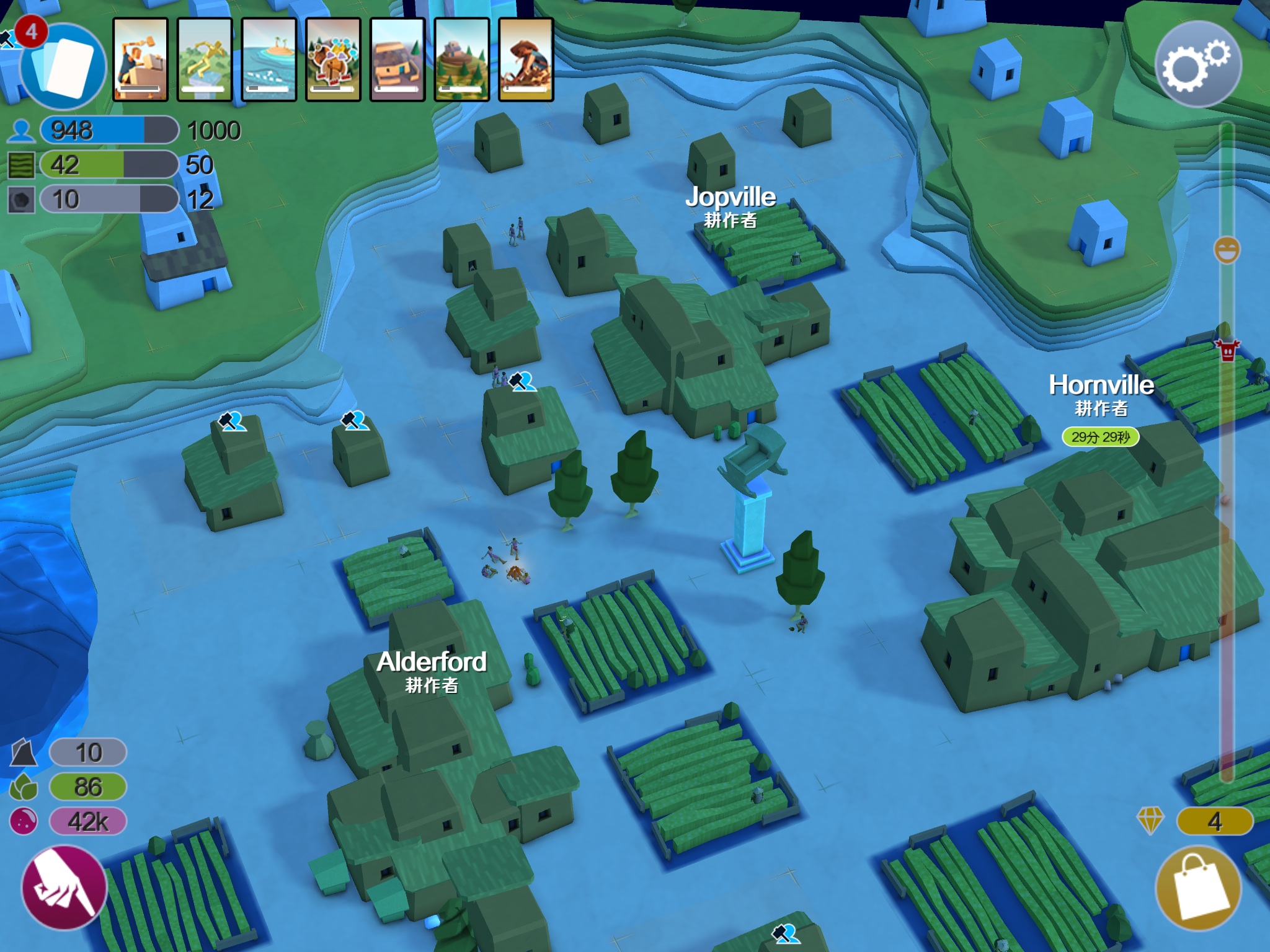Pick the sticker-covered chest card

[x=334, y=59]
